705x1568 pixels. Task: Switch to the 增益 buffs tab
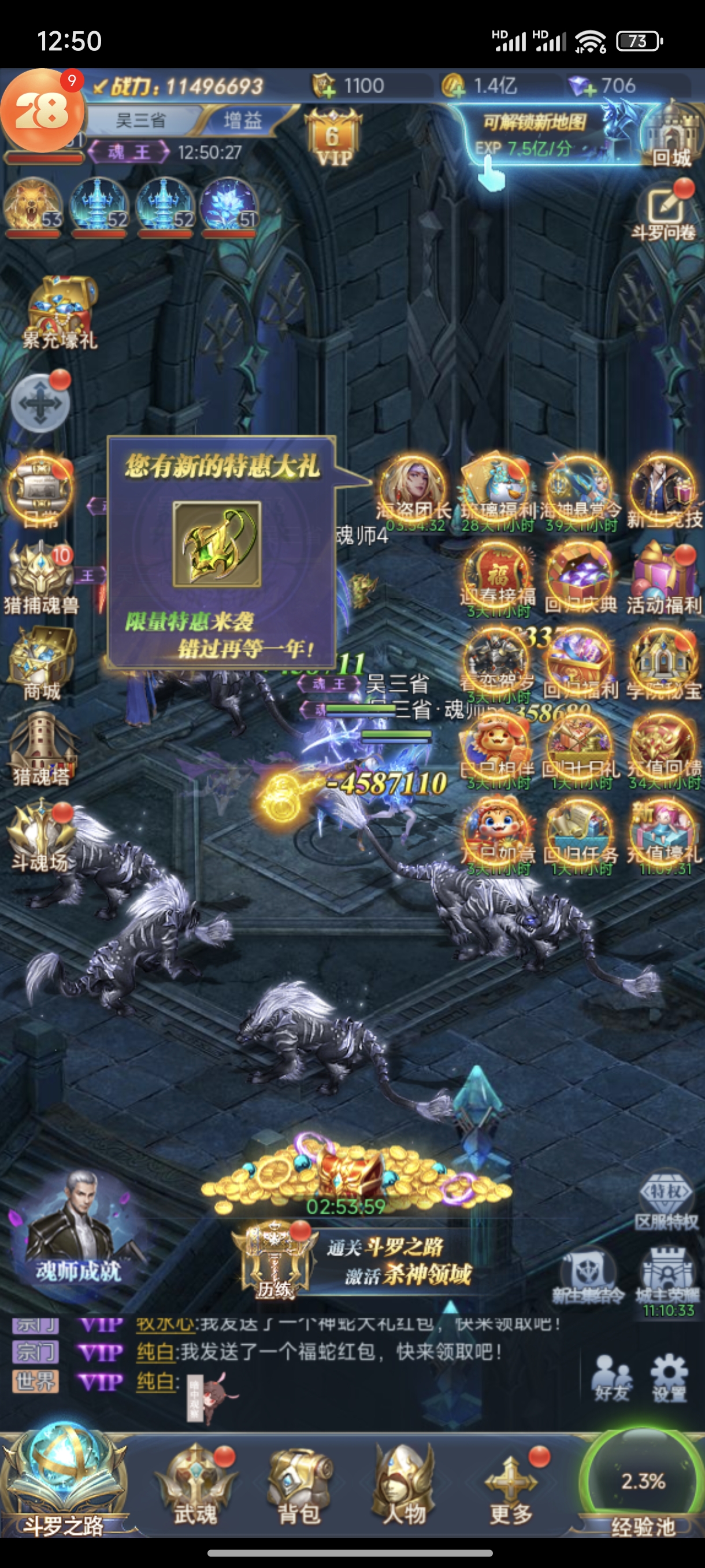[242, 120]
